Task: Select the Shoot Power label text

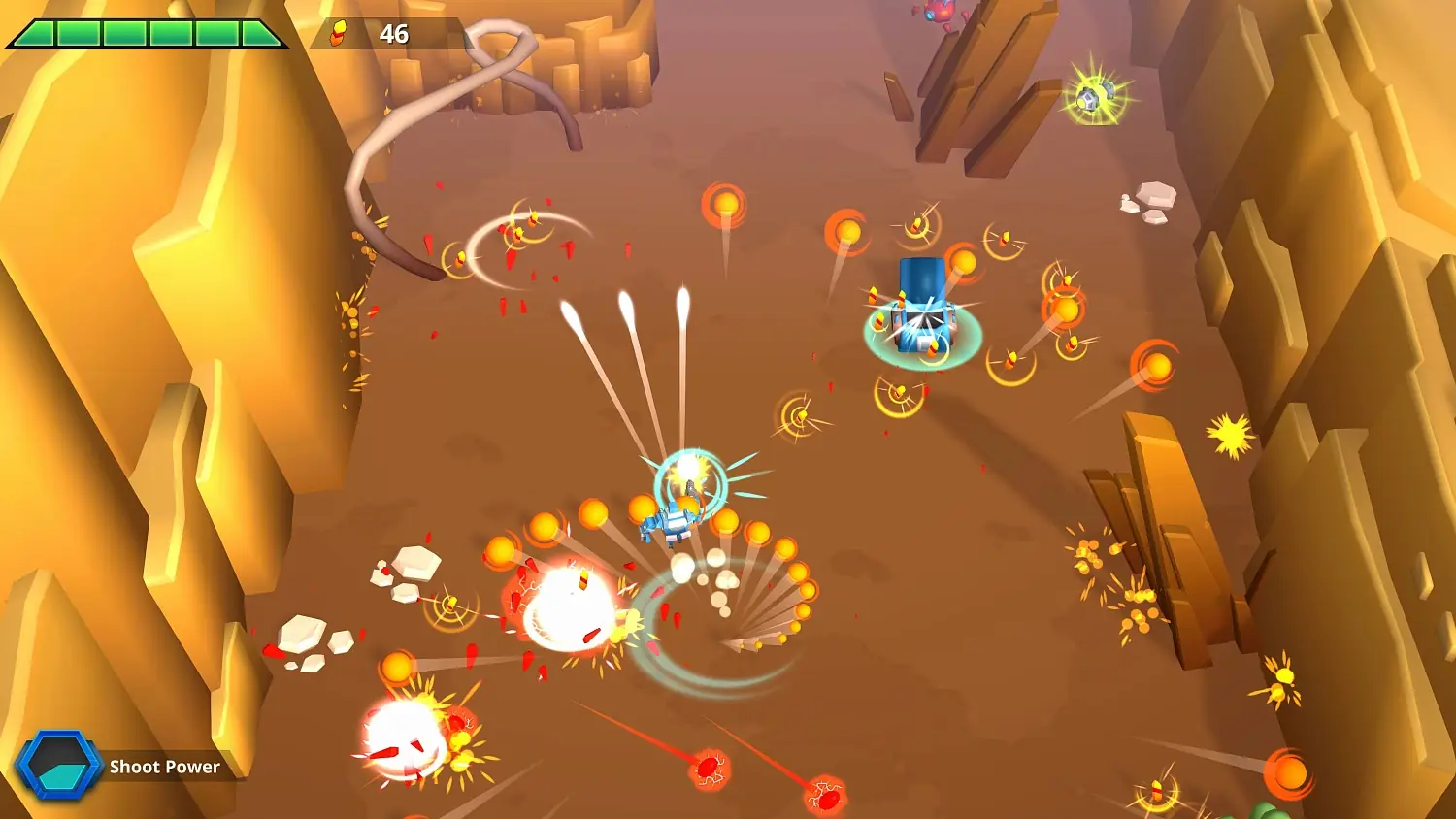Action: pos(163,767)
